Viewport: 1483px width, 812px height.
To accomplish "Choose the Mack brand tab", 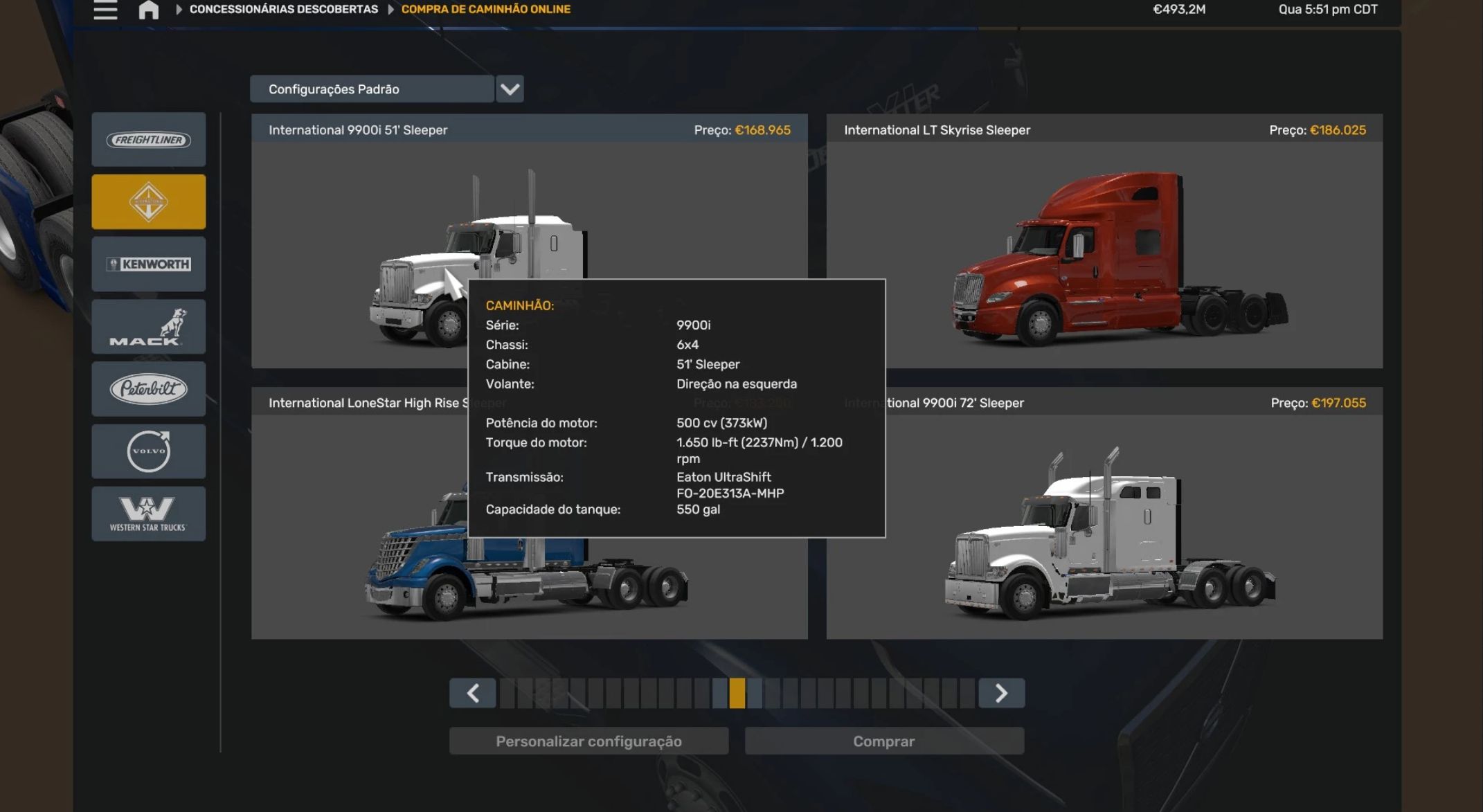I will [x=149, y=327].
